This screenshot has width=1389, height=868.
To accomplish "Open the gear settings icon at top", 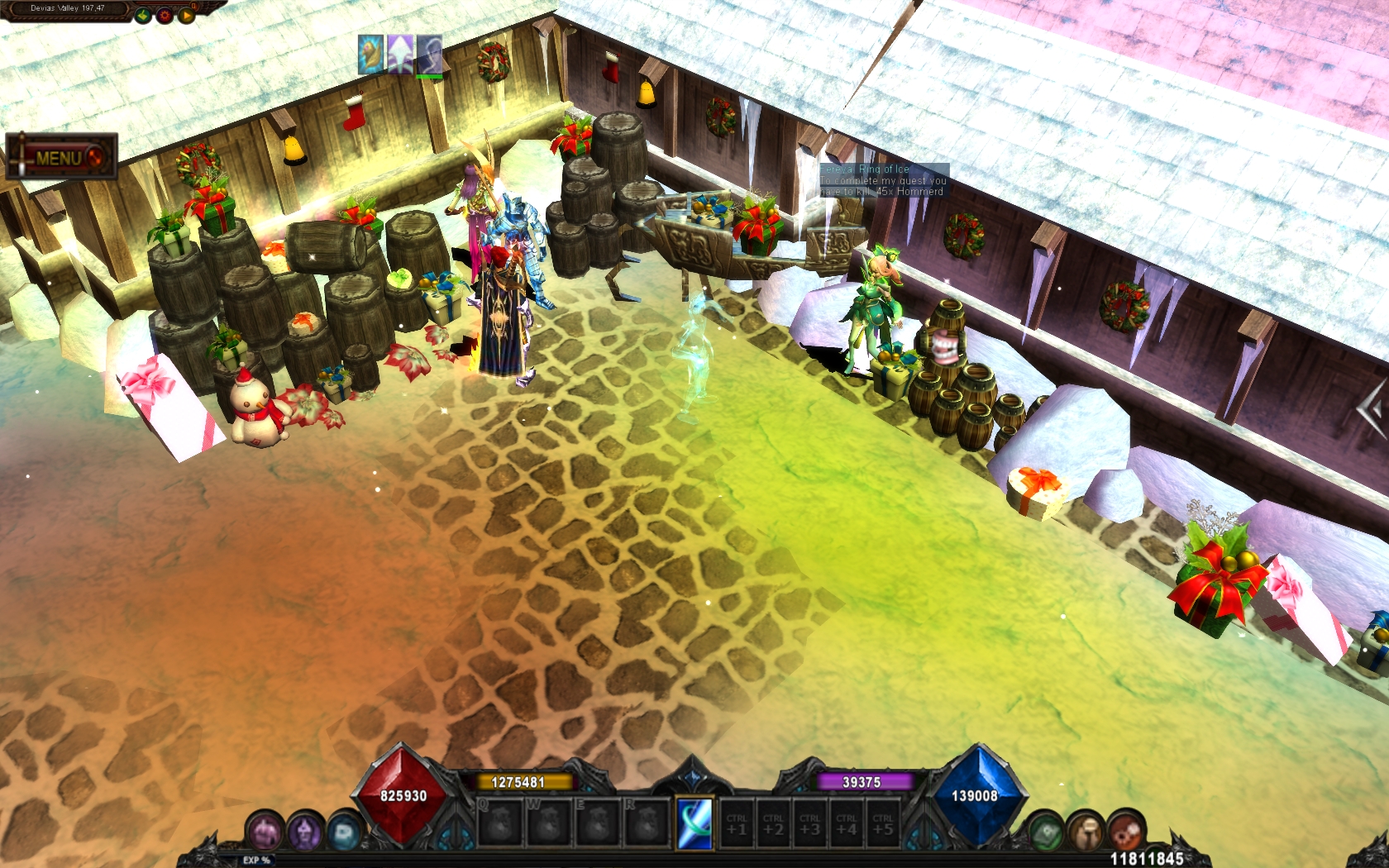I will [165, 15].
